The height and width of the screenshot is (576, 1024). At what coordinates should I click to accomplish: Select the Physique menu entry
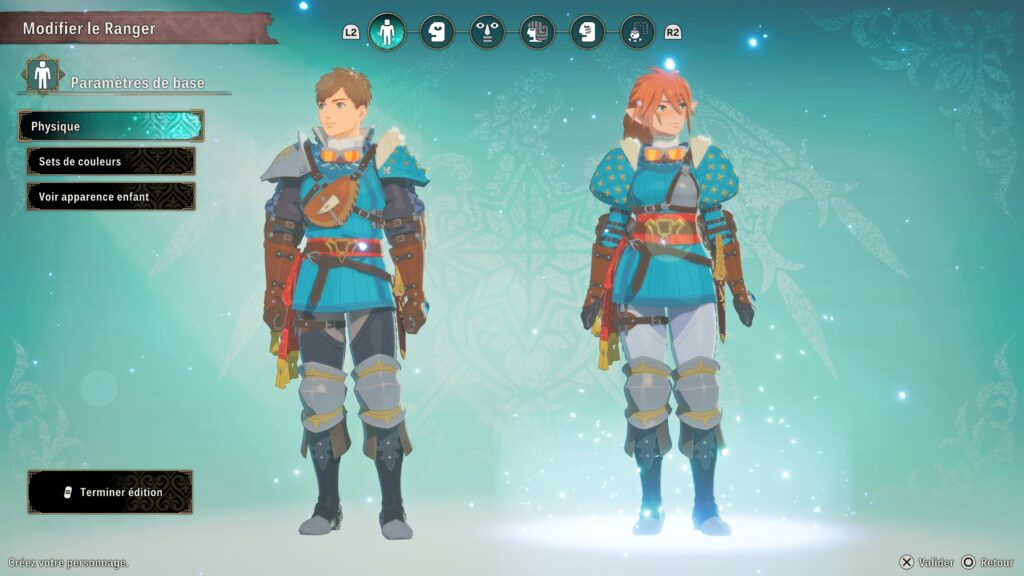(110, 126)
